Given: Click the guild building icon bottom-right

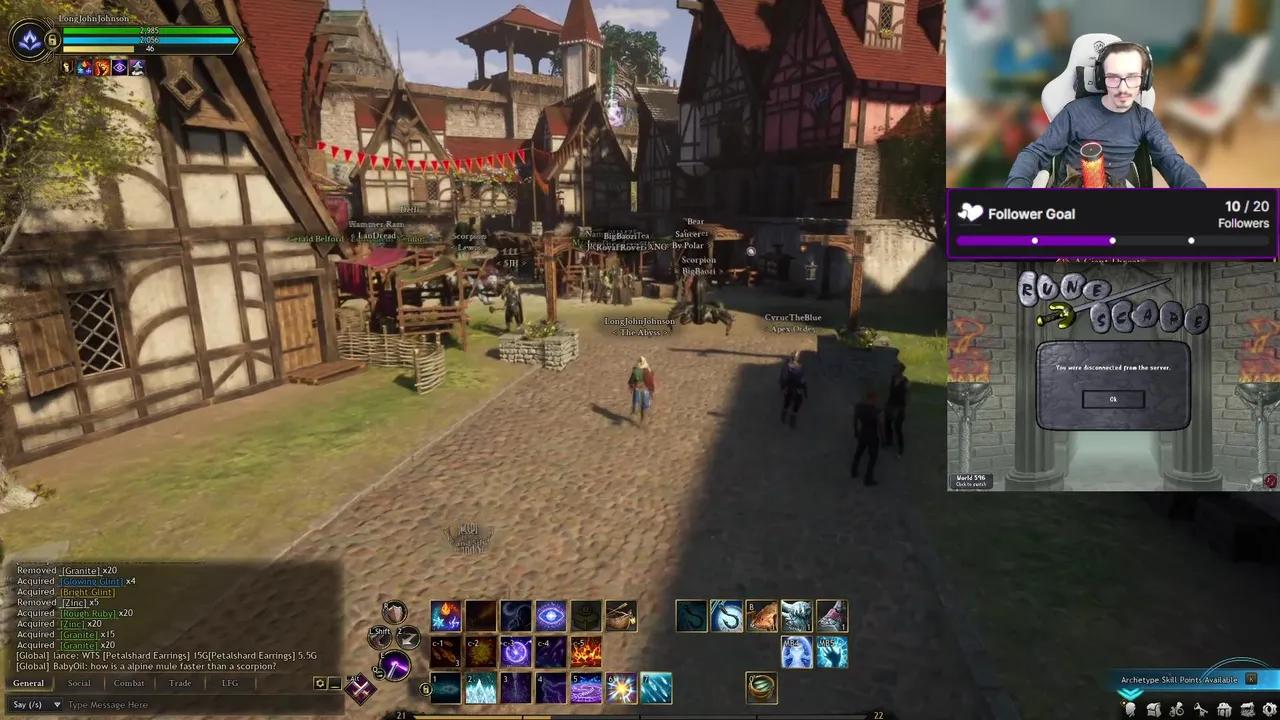Looking at the screenshot, I should tap(1222, 709).
